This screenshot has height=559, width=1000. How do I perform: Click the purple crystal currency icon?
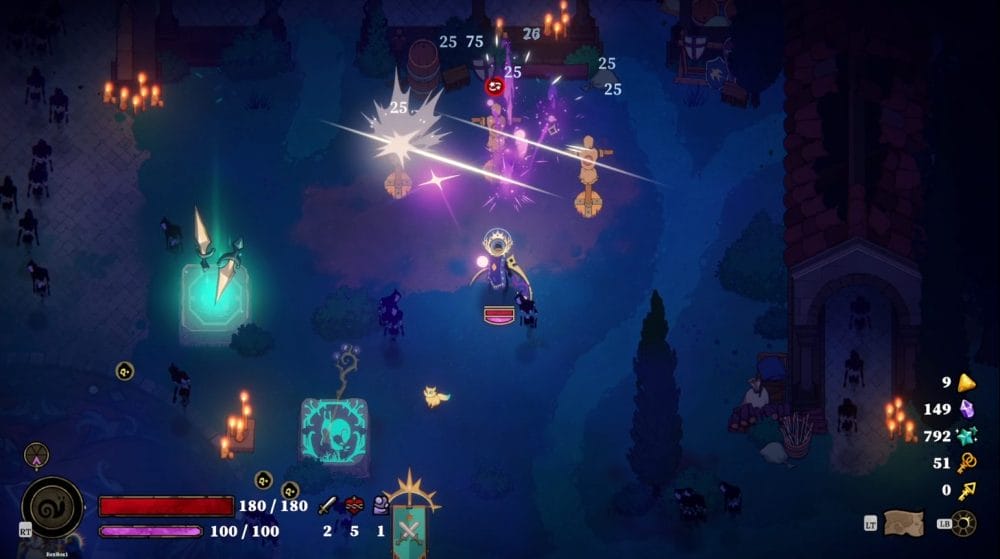tap(966, 408)
